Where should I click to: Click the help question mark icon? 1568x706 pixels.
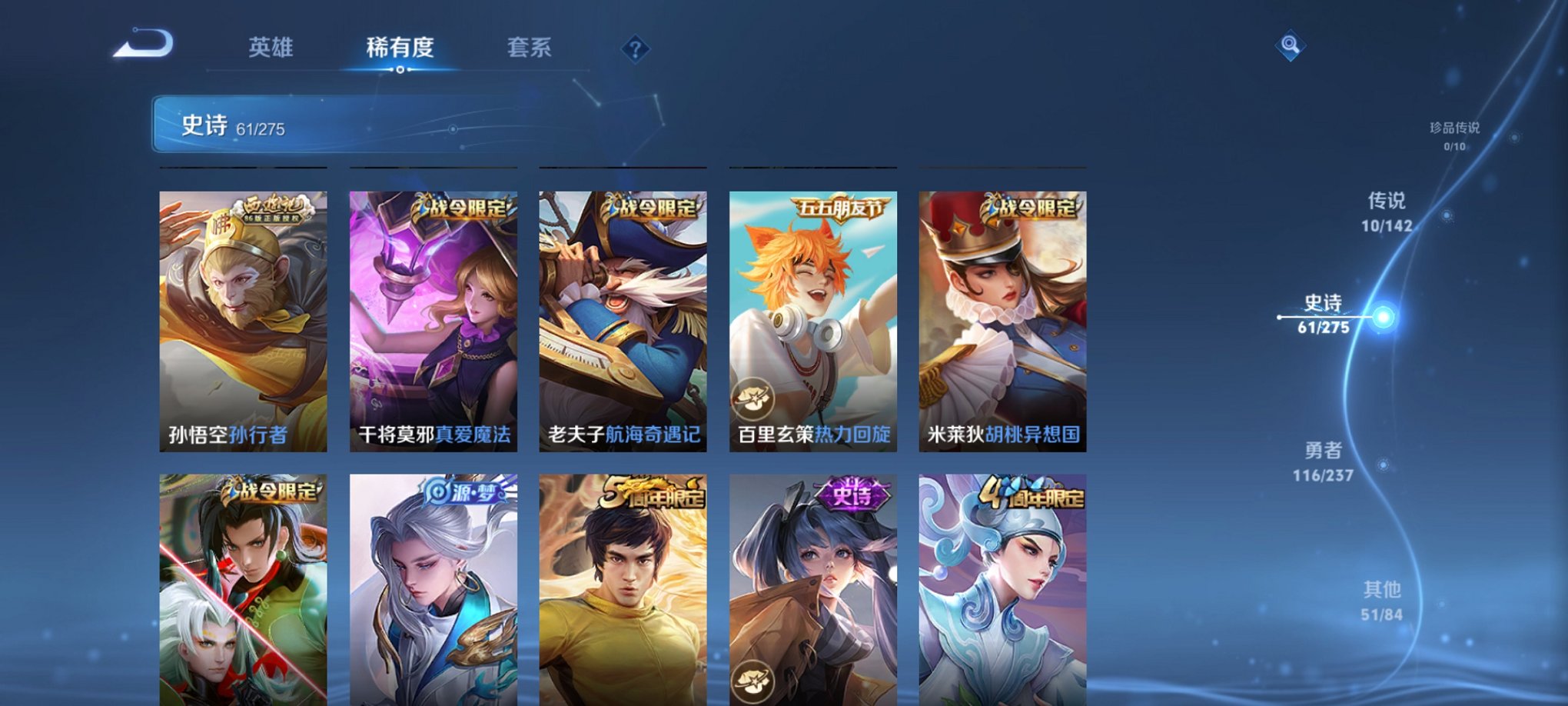click(x=635, y=50)
